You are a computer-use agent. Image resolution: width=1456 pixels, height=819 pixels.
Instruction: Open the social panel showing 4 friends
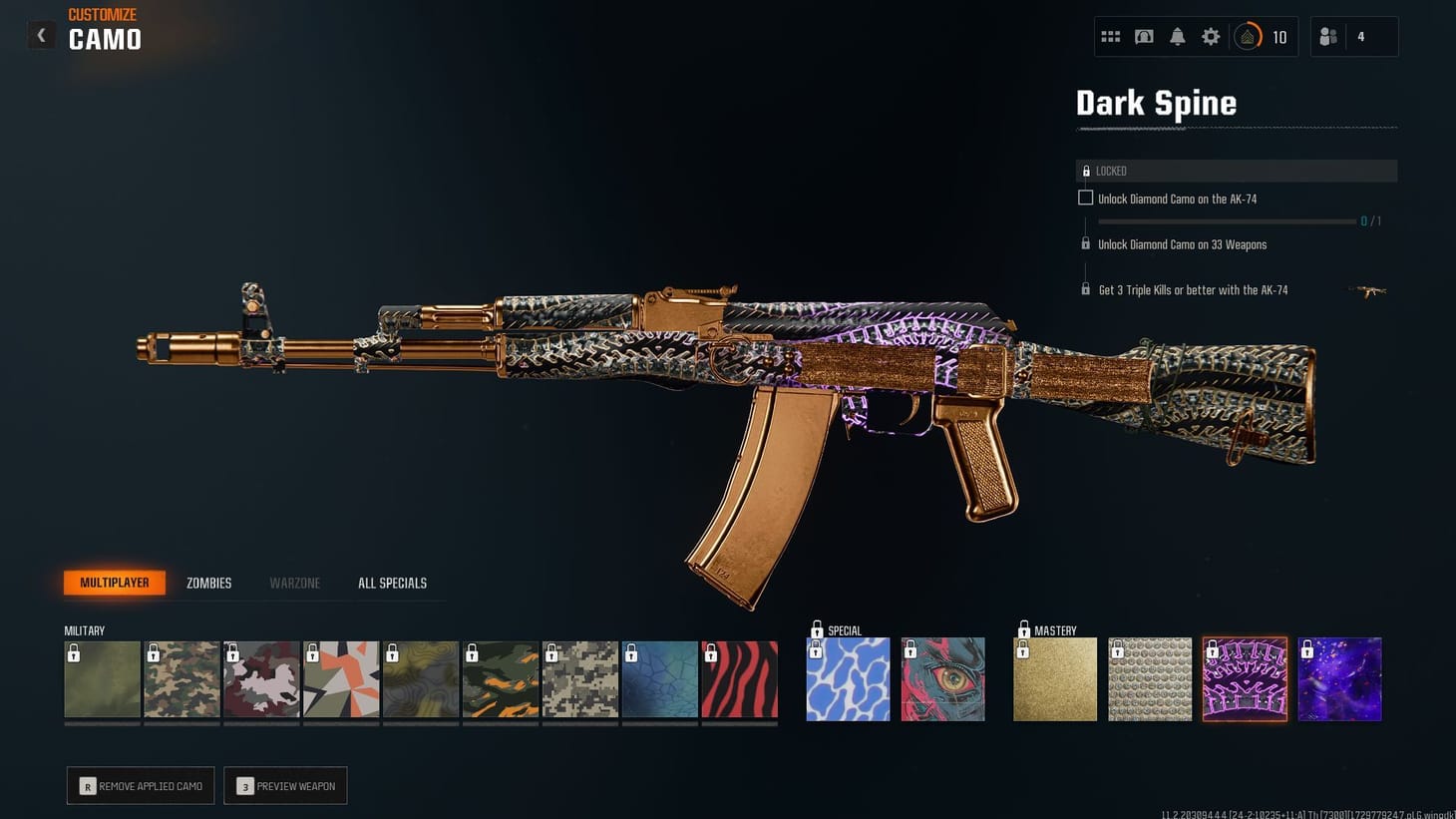(1327, 36)
